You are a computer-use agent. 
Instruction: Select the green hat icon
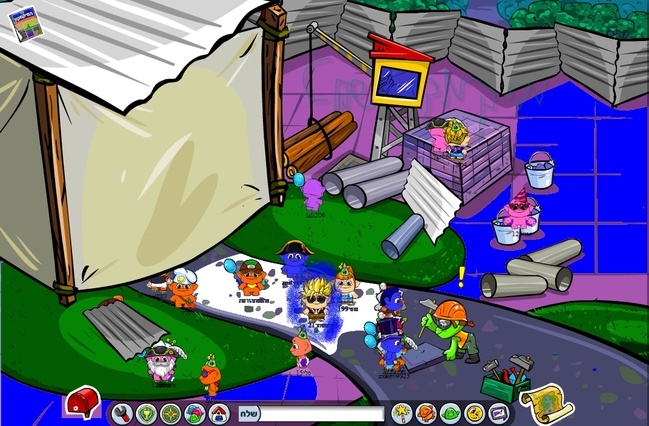coord(450,412)
